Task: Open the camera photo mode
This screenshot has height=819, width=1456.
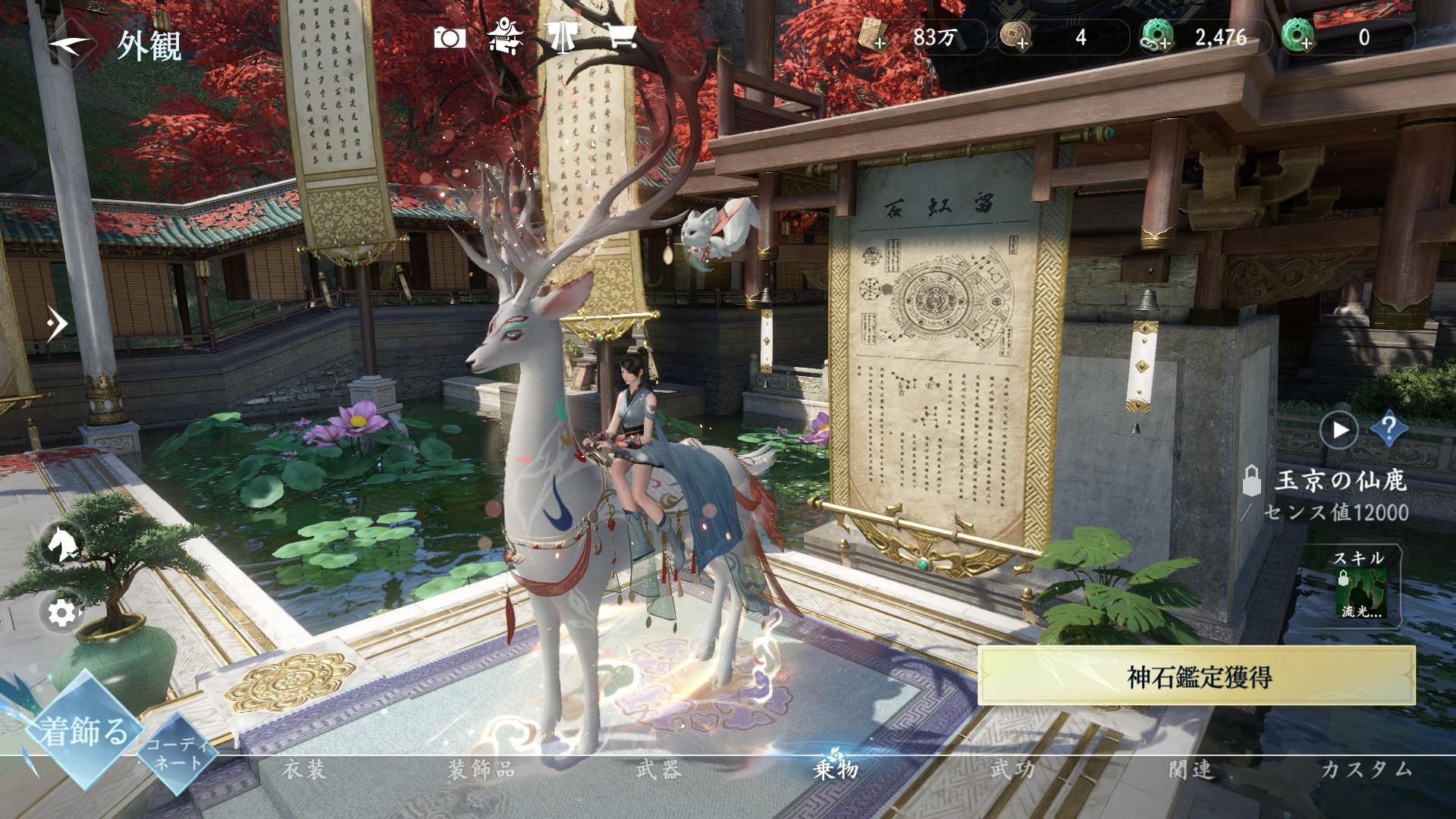Action: coord(450,38)
